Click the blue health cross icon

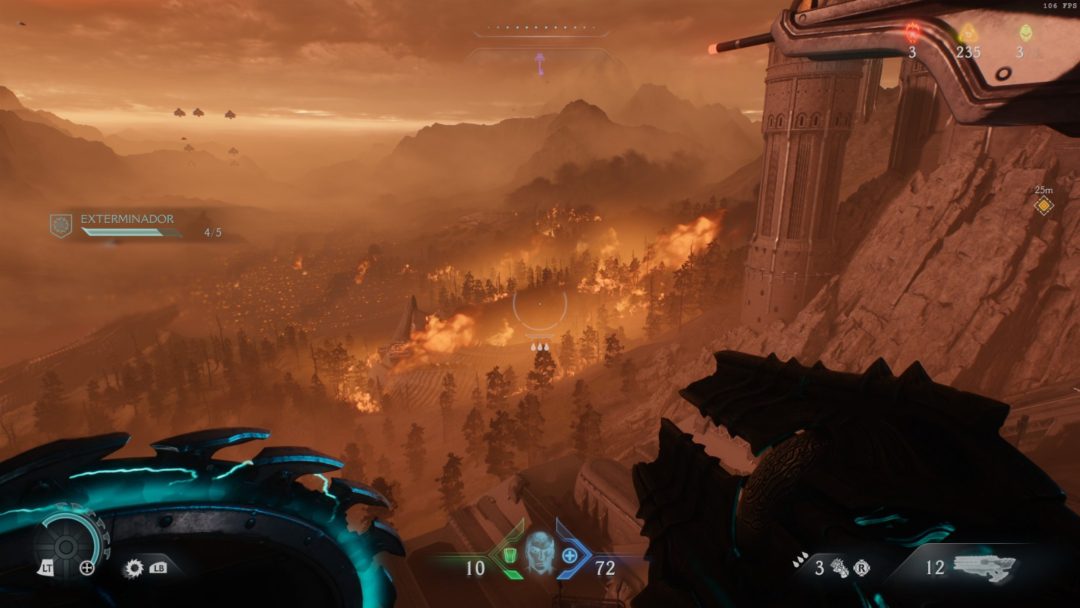[x=570, y=555]
